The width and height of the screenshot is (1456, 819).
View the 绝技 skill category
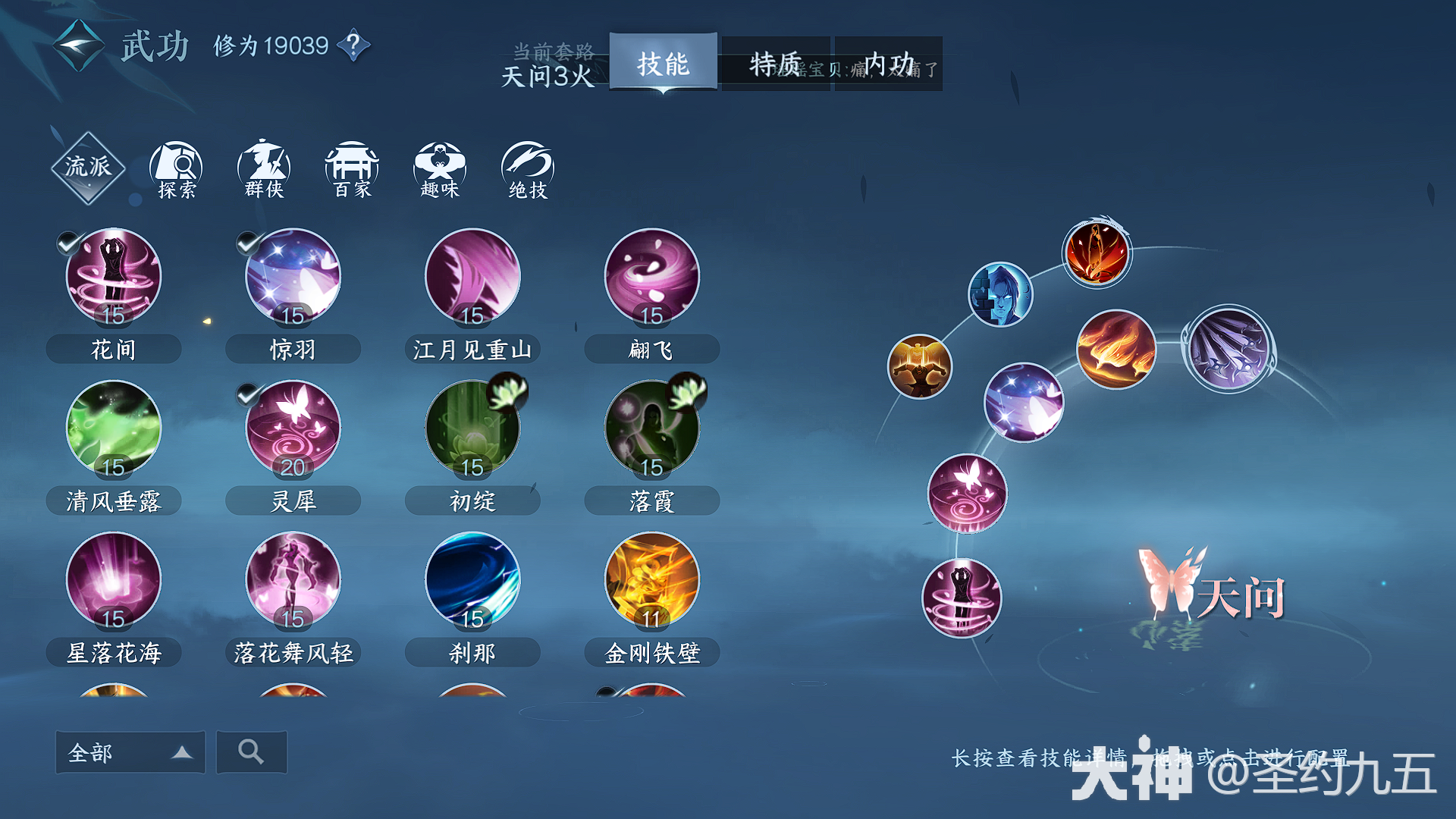tap(528, 170)
